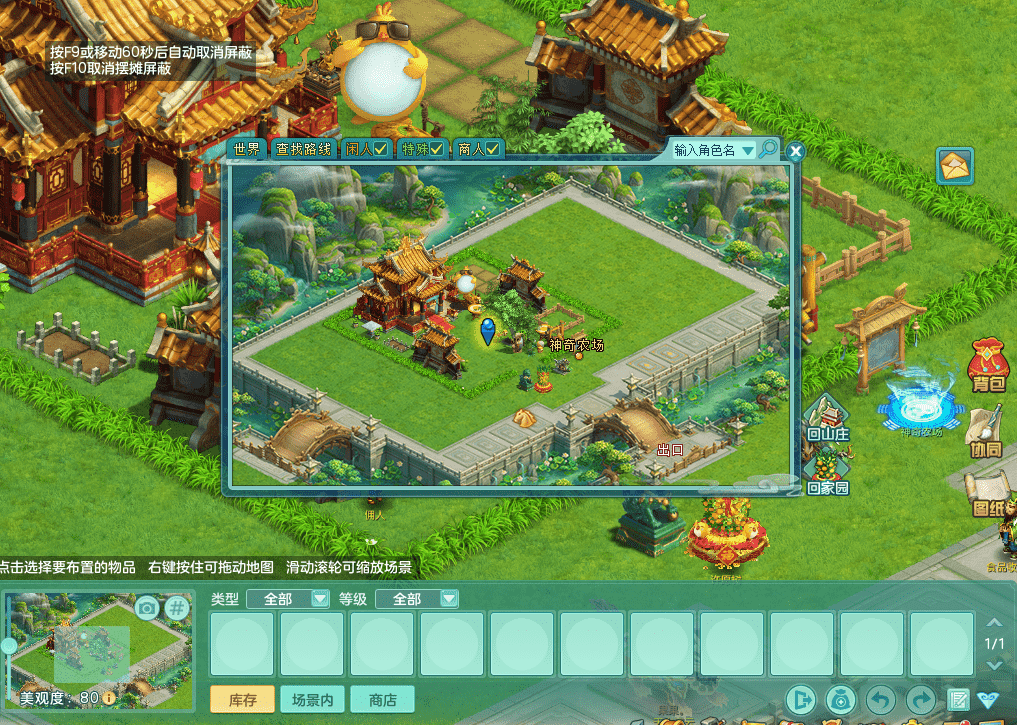
Task: Open the 世界 world map tab
Action: [247, 150]
